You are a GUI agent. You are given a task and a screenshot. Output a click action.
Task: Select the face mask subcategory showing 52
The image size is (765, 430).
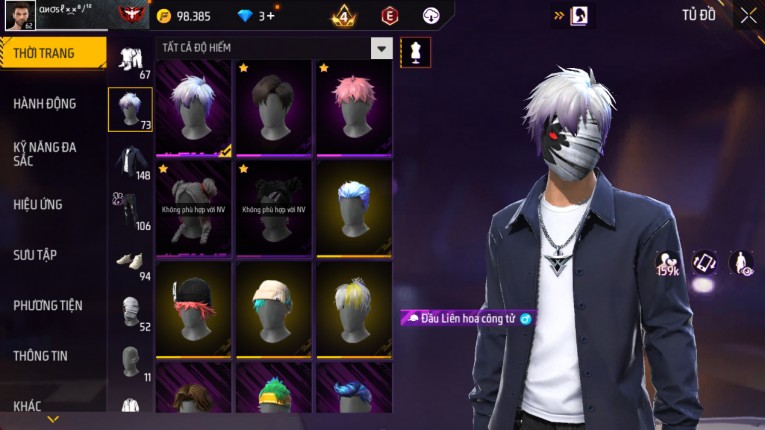(130, 312)
